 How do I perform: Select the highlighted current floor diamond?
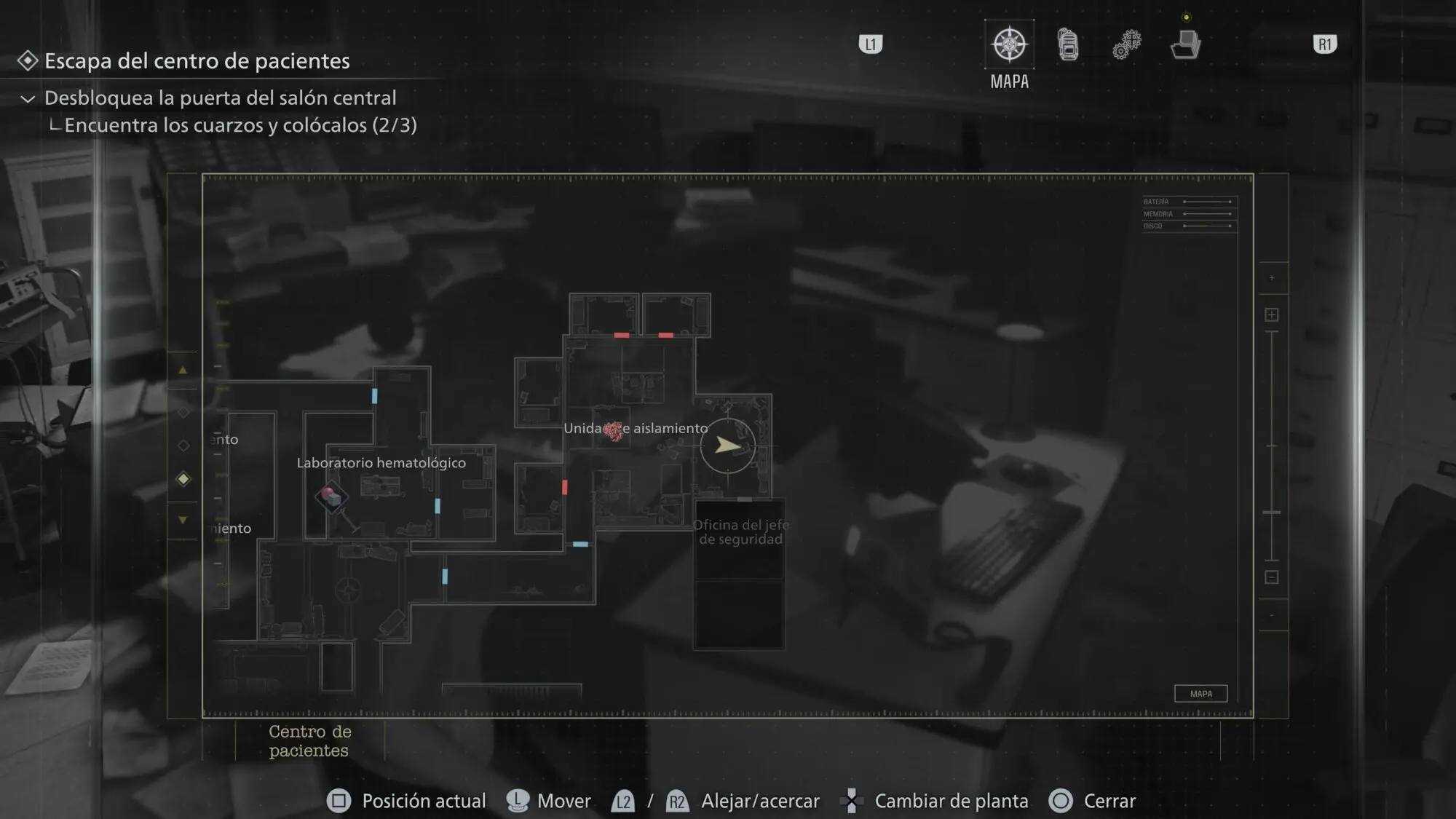coord(183,478)
